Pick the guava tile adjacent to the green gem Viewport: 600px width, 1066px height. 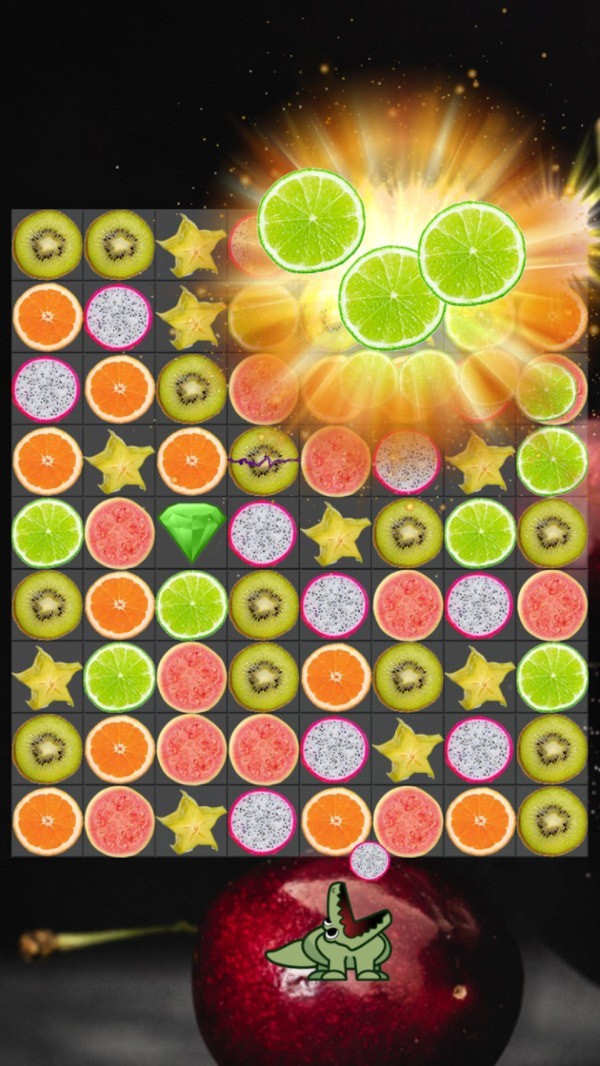119,533
